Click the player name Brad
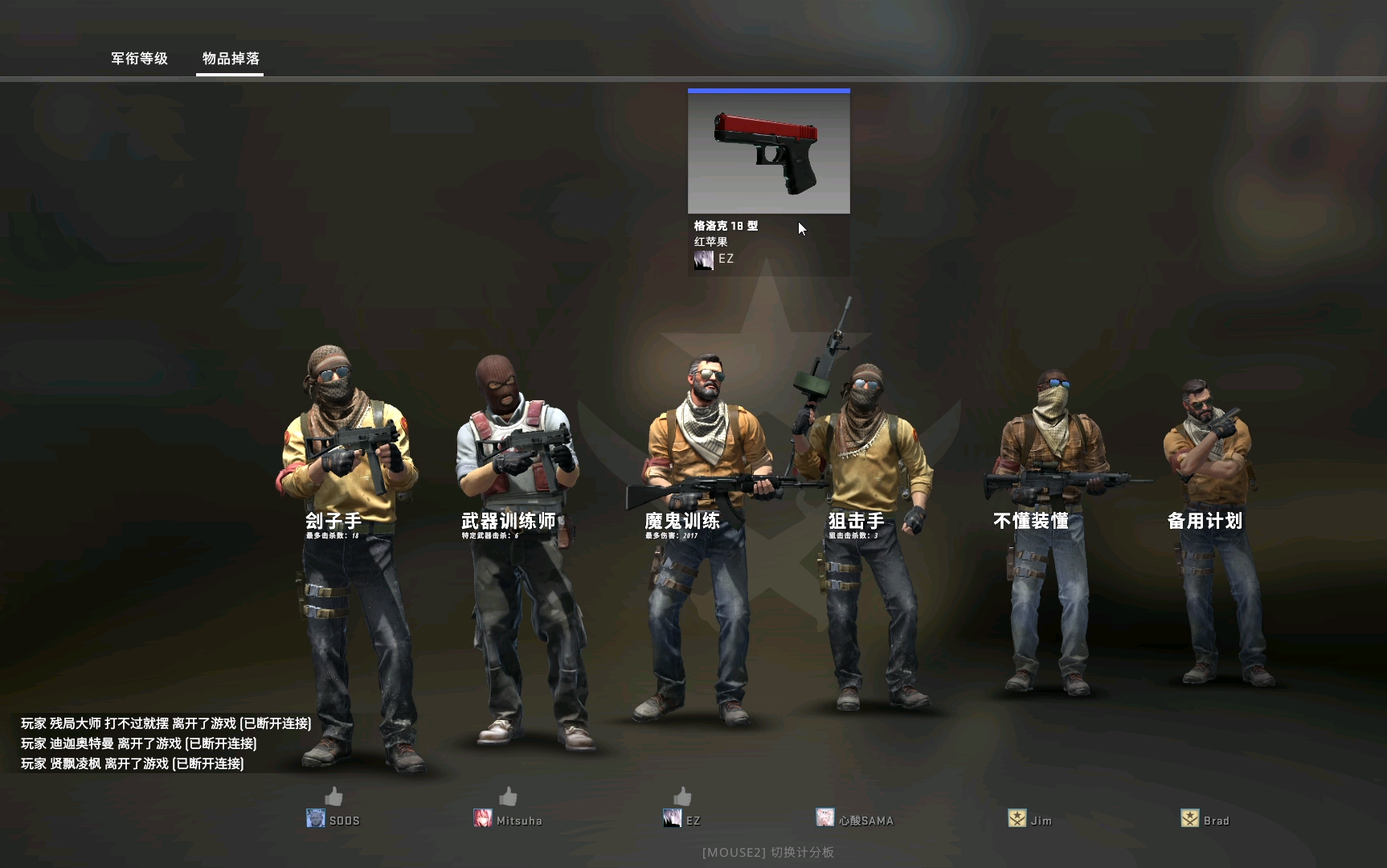Image resolution: width=1387 pixels, height=868 pixels. pyautogui.click(x=1216, y=821)
